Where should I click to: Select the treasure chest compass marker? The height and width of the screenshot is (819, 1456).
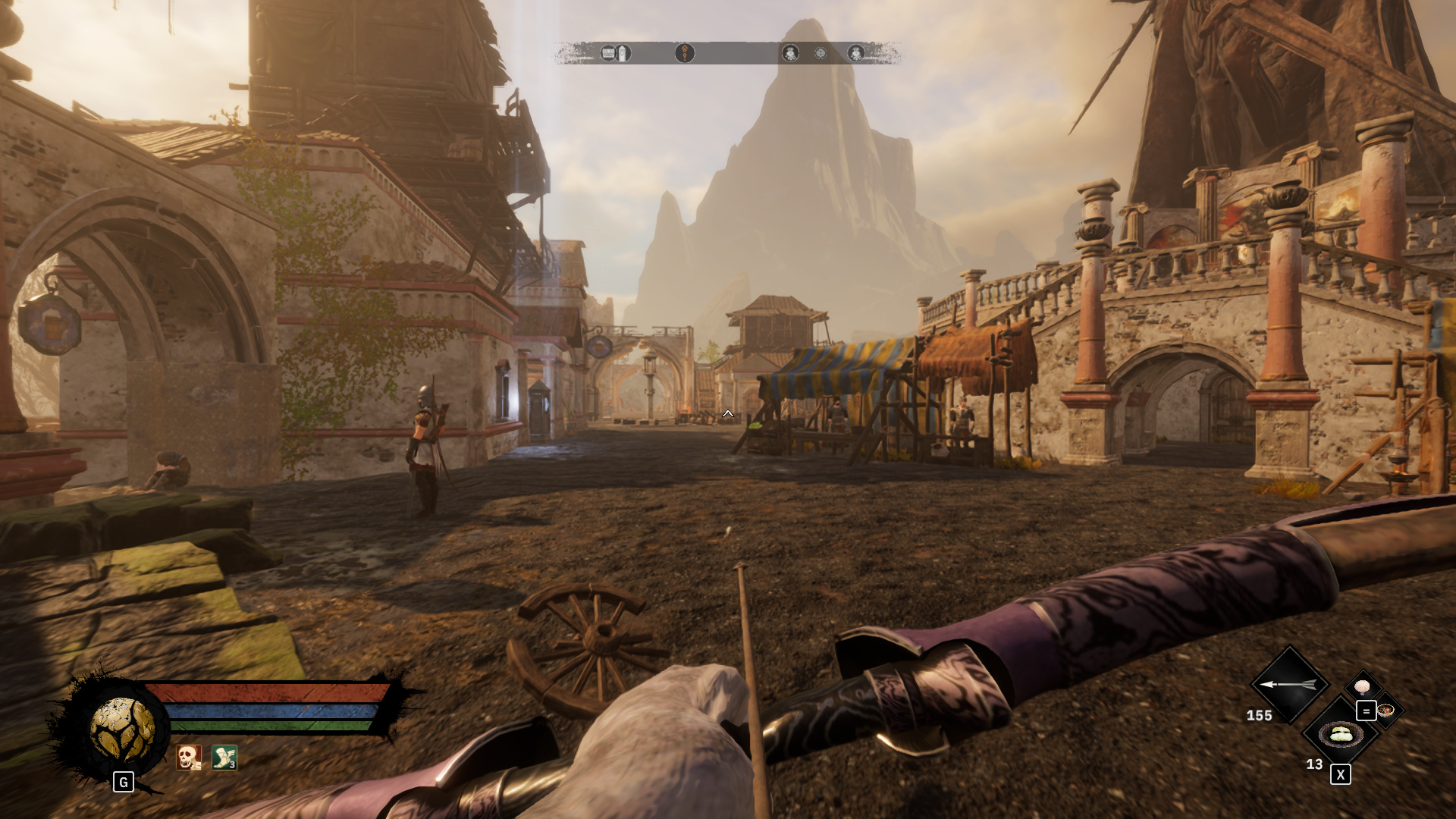click(x=608, y=53)
